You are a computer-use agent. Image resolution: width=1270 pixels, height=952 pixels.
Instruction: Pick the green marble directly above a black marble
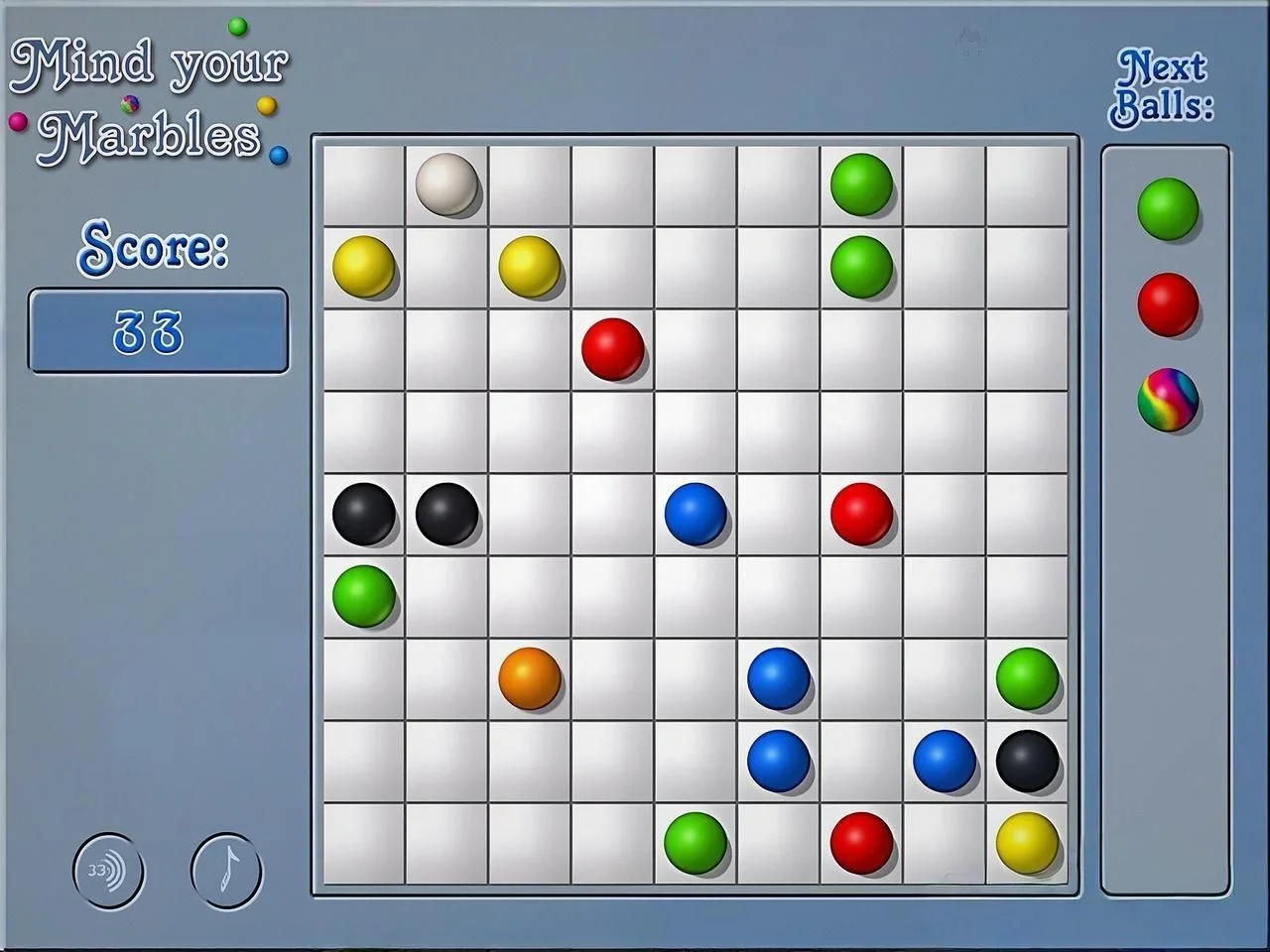(1027, 678)
